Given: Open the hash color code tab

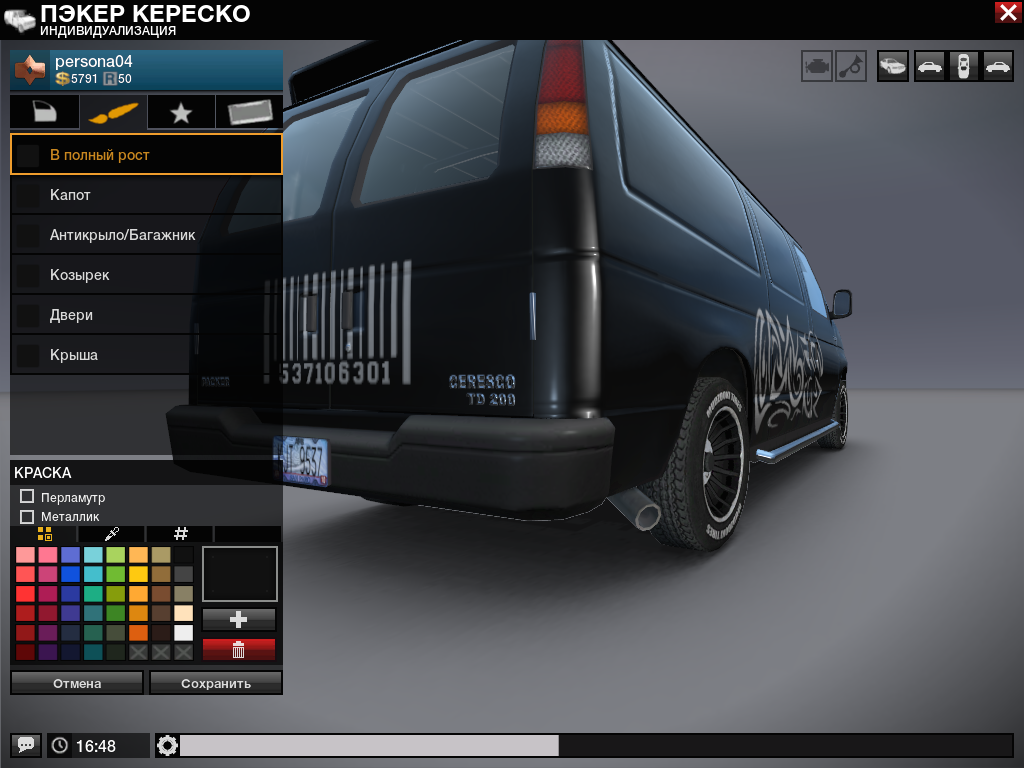Looking at the screenshot, I should tap(181, 534).
